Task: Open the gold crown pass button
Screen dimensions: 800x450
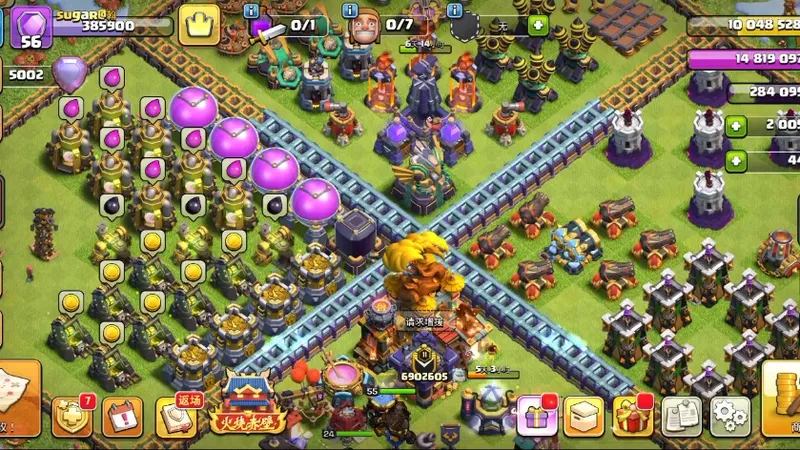Action: (199, 25)
